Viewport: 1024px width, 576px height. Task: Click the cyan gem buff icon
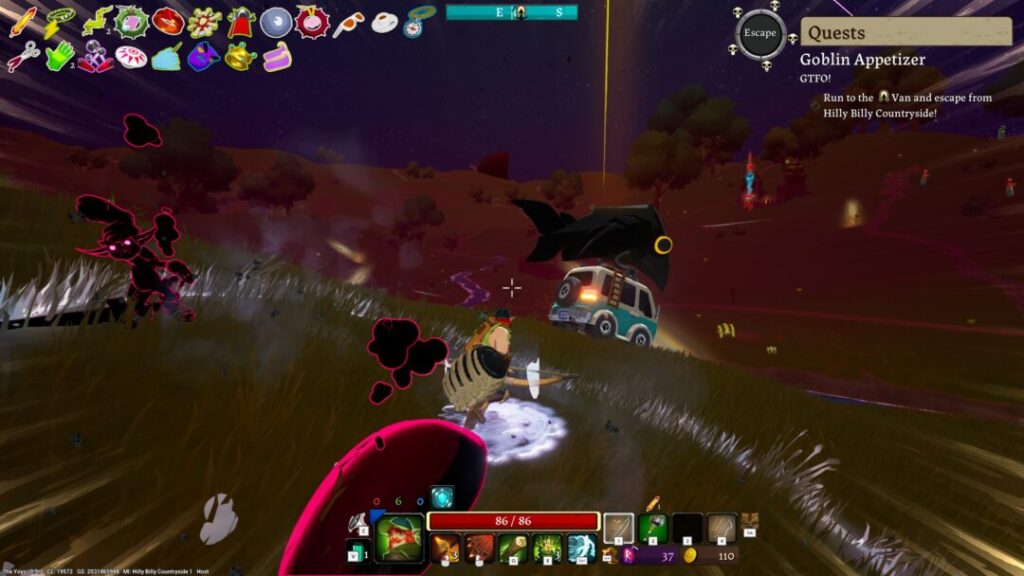pos(441,496)
